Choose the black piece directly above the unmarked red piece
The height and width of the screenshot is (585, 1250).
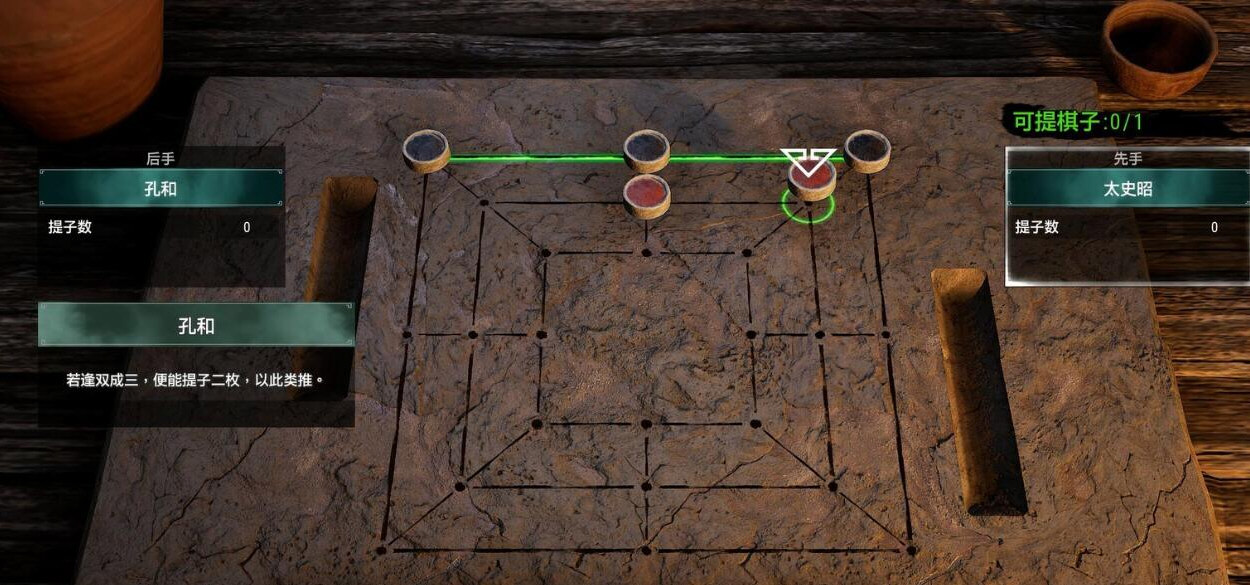[x=647, y=150]
